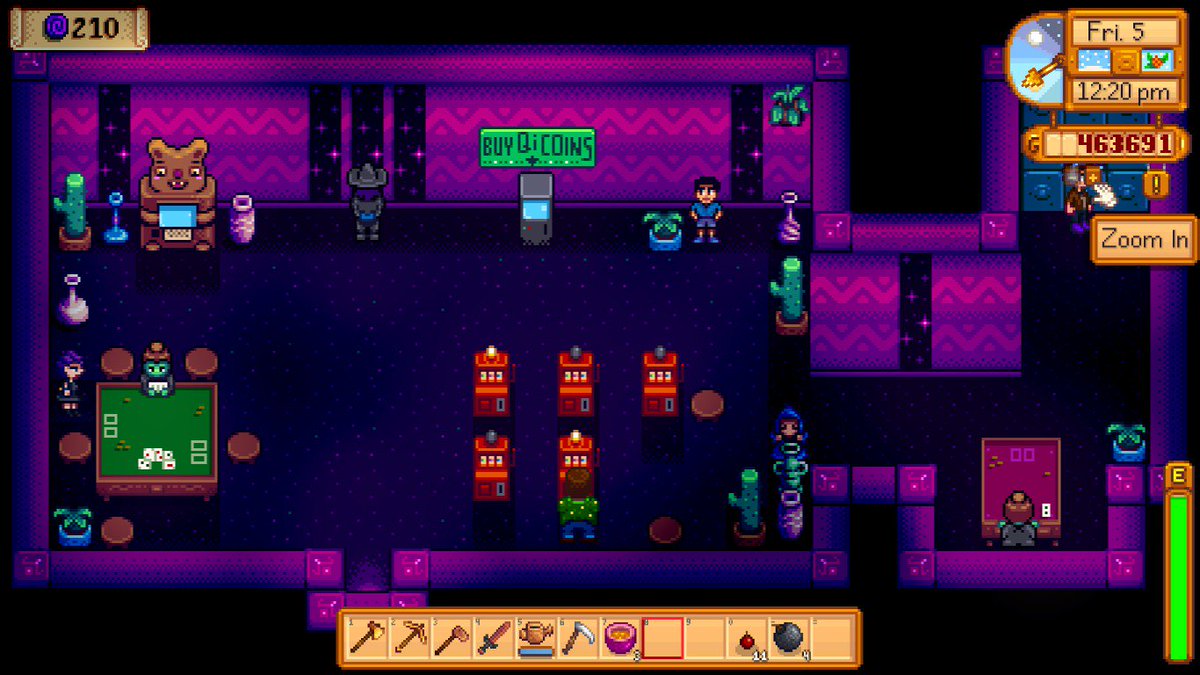Screen dimensions: 1200x675
Task: Equip the sword in the hotbar
Action: point(493,637)
